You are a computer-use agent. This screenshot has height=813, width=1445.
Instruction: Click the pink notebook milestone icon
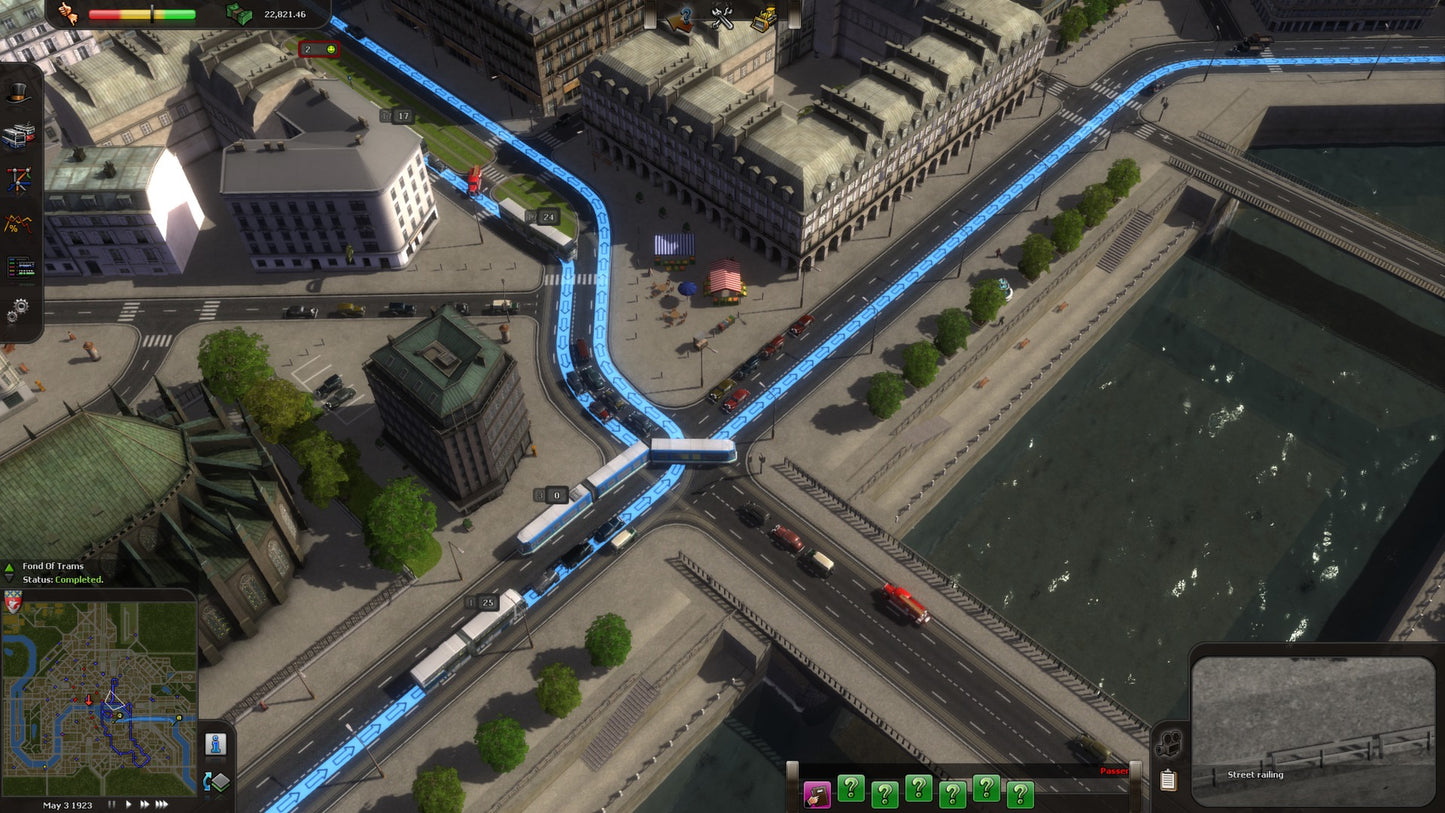click(817, 791)
